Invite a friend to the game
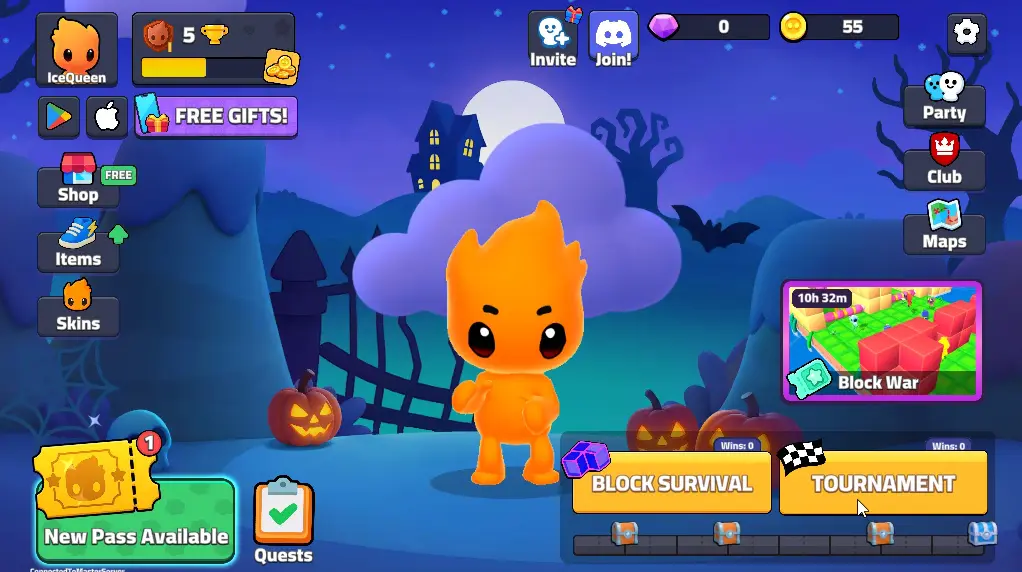The image size is (1022, 572). click(553, 40)
